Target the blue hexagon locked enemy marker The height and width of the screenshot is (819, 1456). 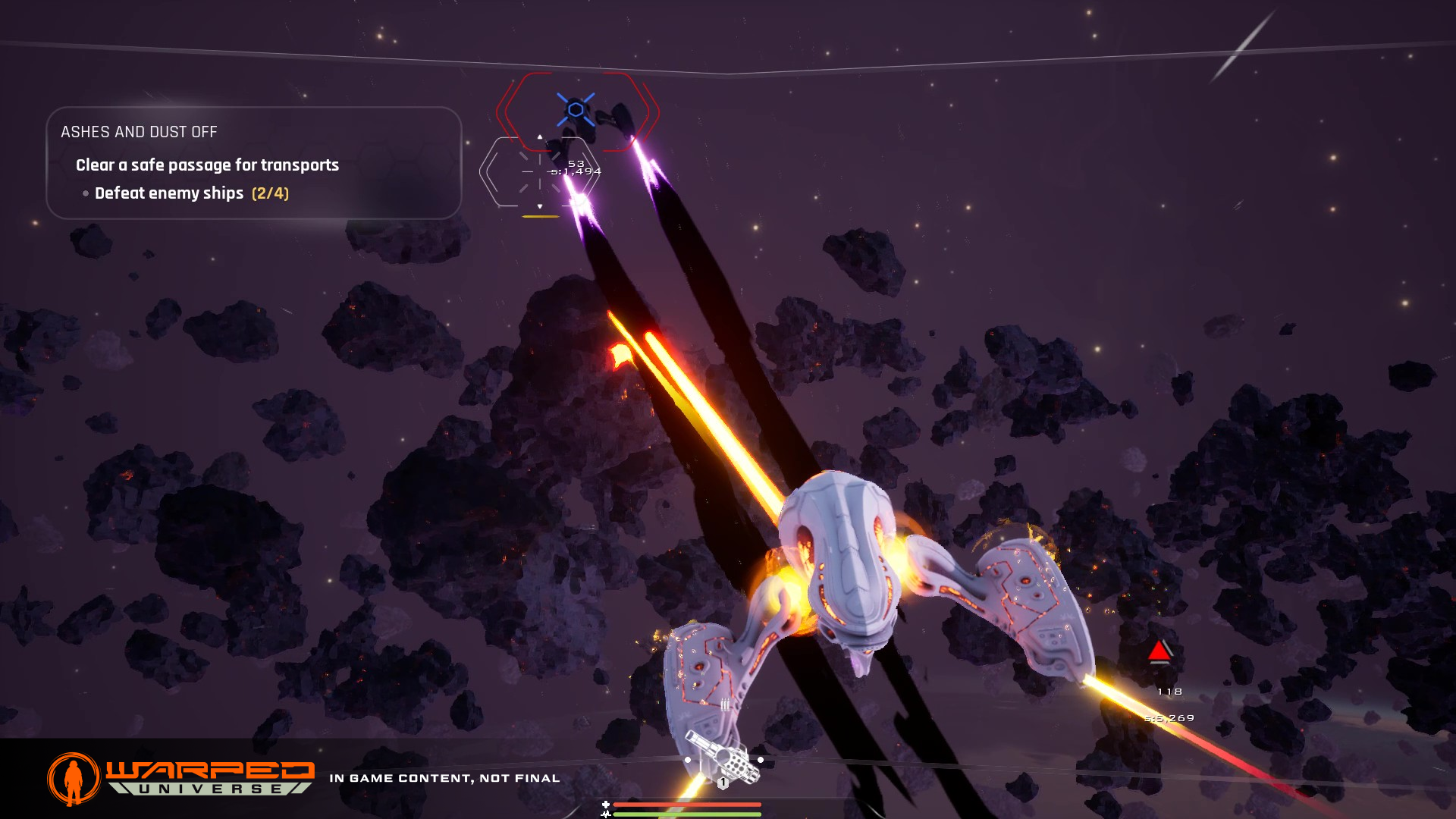coord(576,110)
